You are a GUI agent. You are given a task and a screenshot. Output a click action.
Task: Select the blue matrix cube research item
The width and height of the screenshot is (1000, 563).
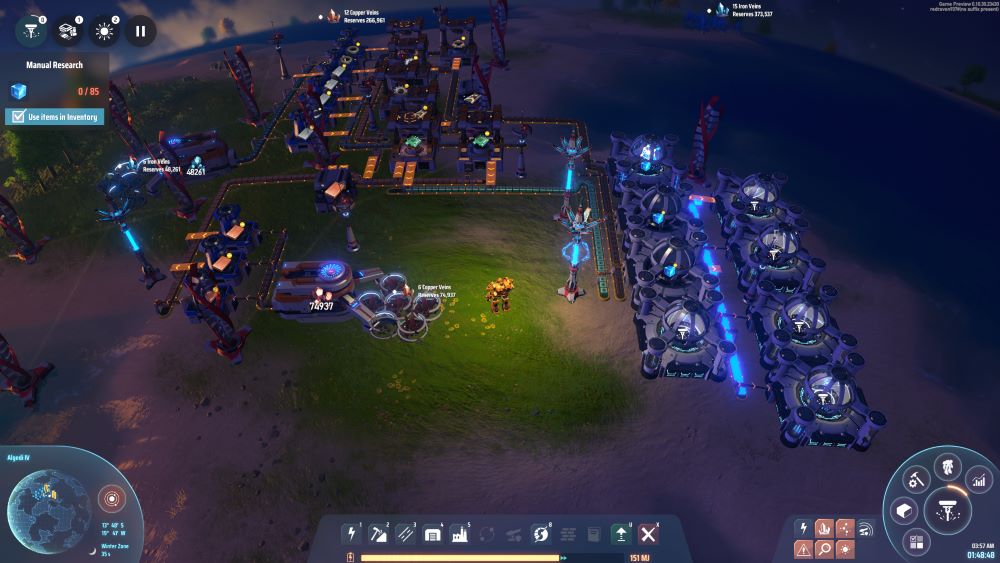point(18,91)
